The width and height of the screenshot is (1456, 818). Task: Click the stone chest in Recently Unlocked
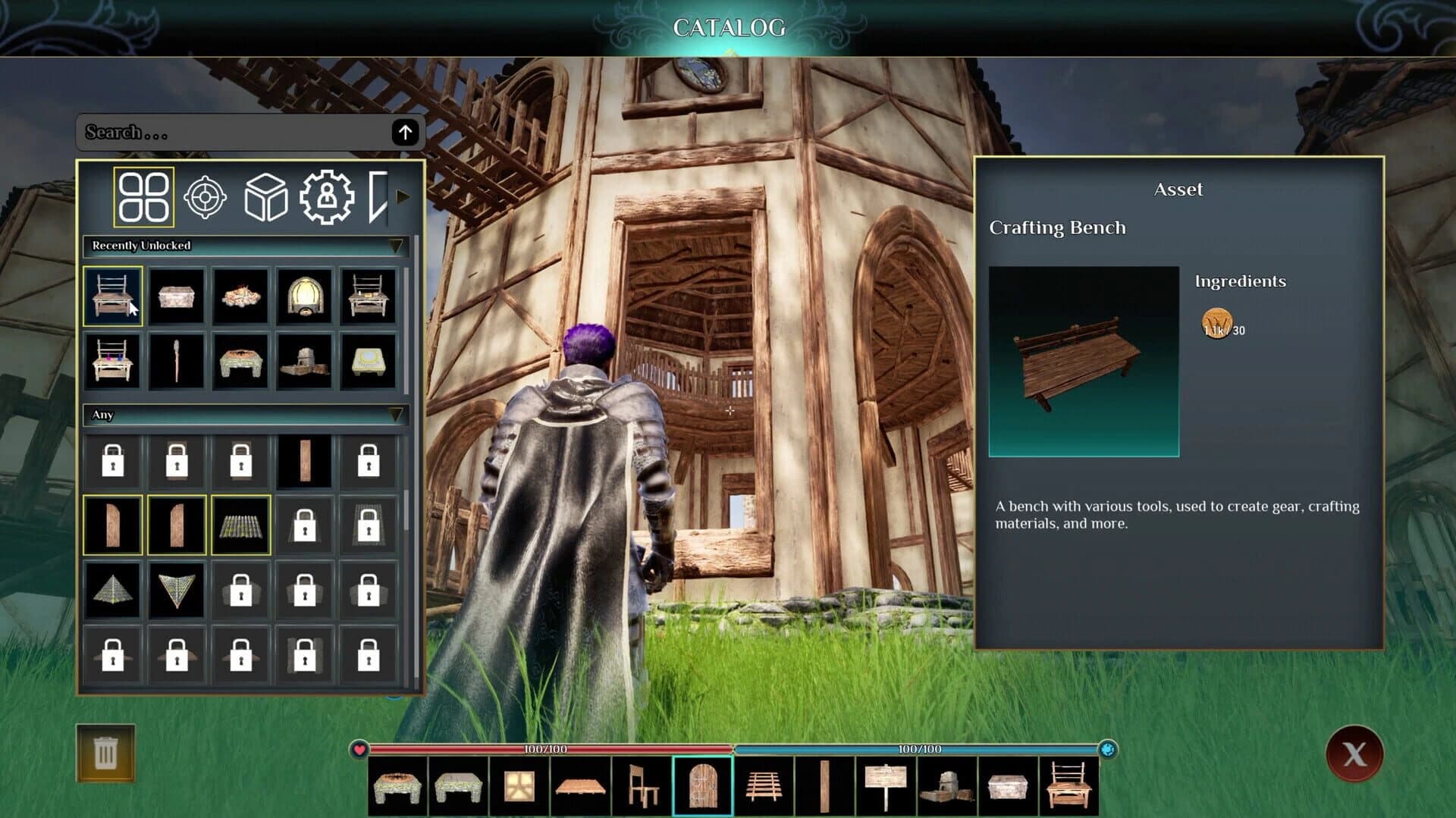(x=177, y=297)
